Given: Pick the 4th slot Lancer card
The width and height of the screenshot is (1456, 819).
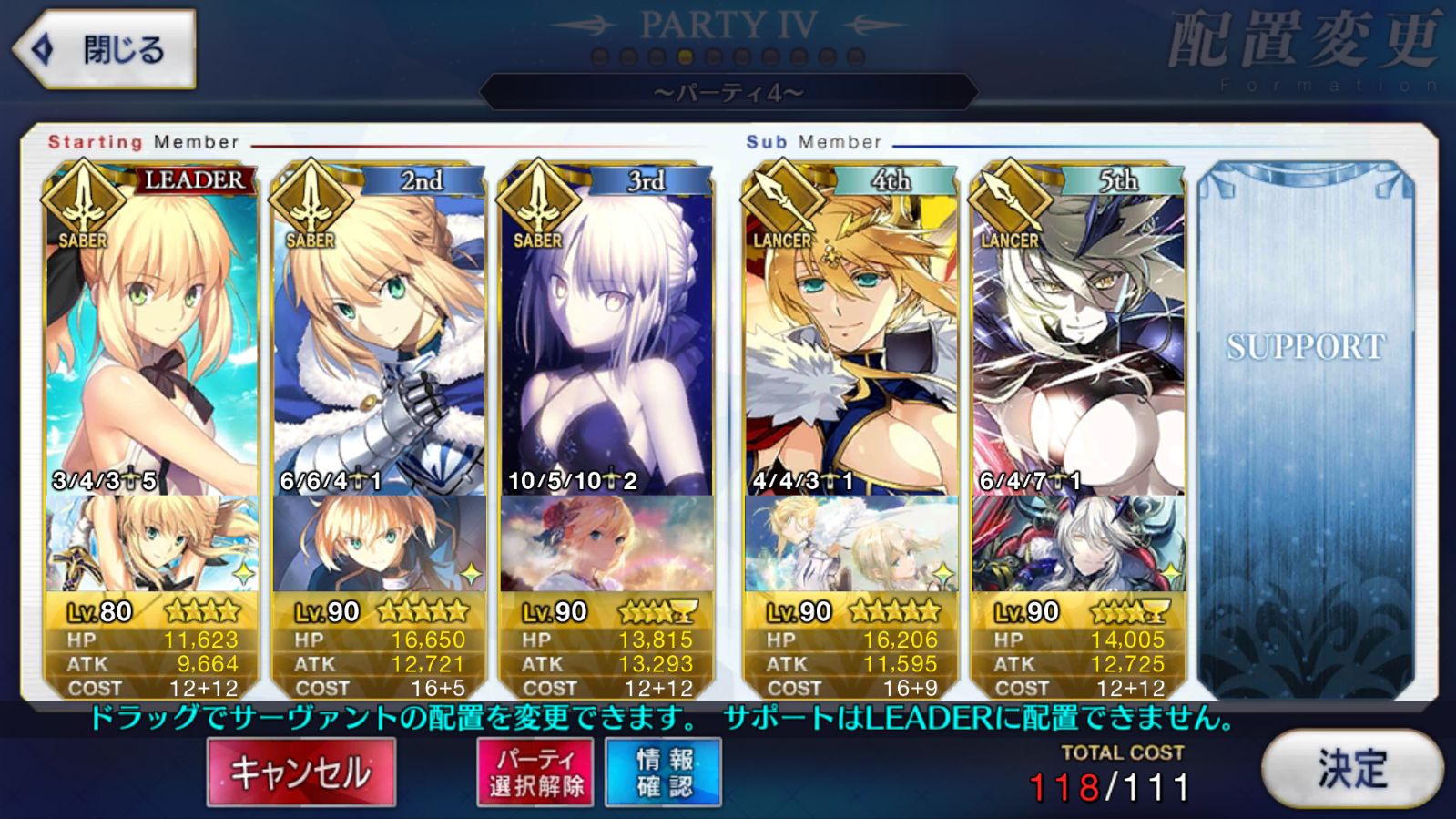Looking at the screenshot, I should [850, 346].
